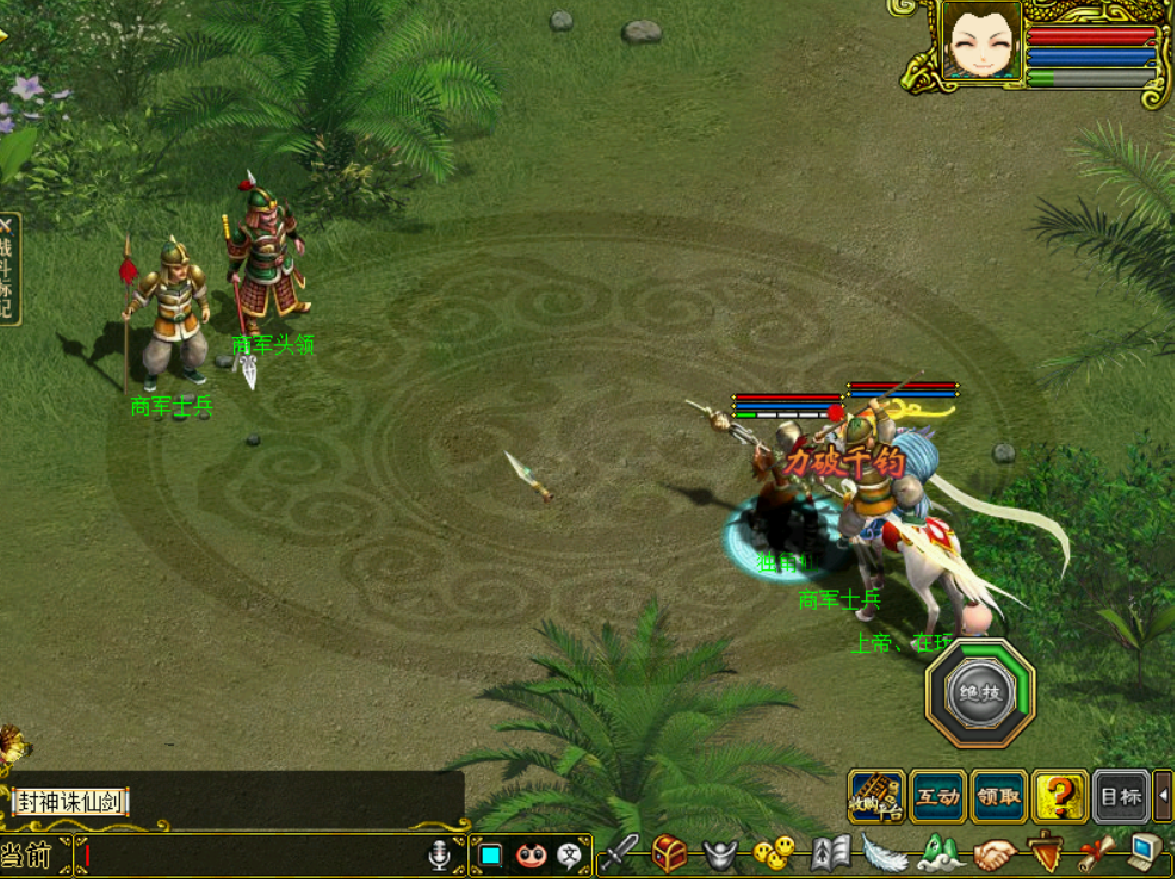1175x879 pixels.
Task: Open the open book icon
Action: [x=830, y=853]
